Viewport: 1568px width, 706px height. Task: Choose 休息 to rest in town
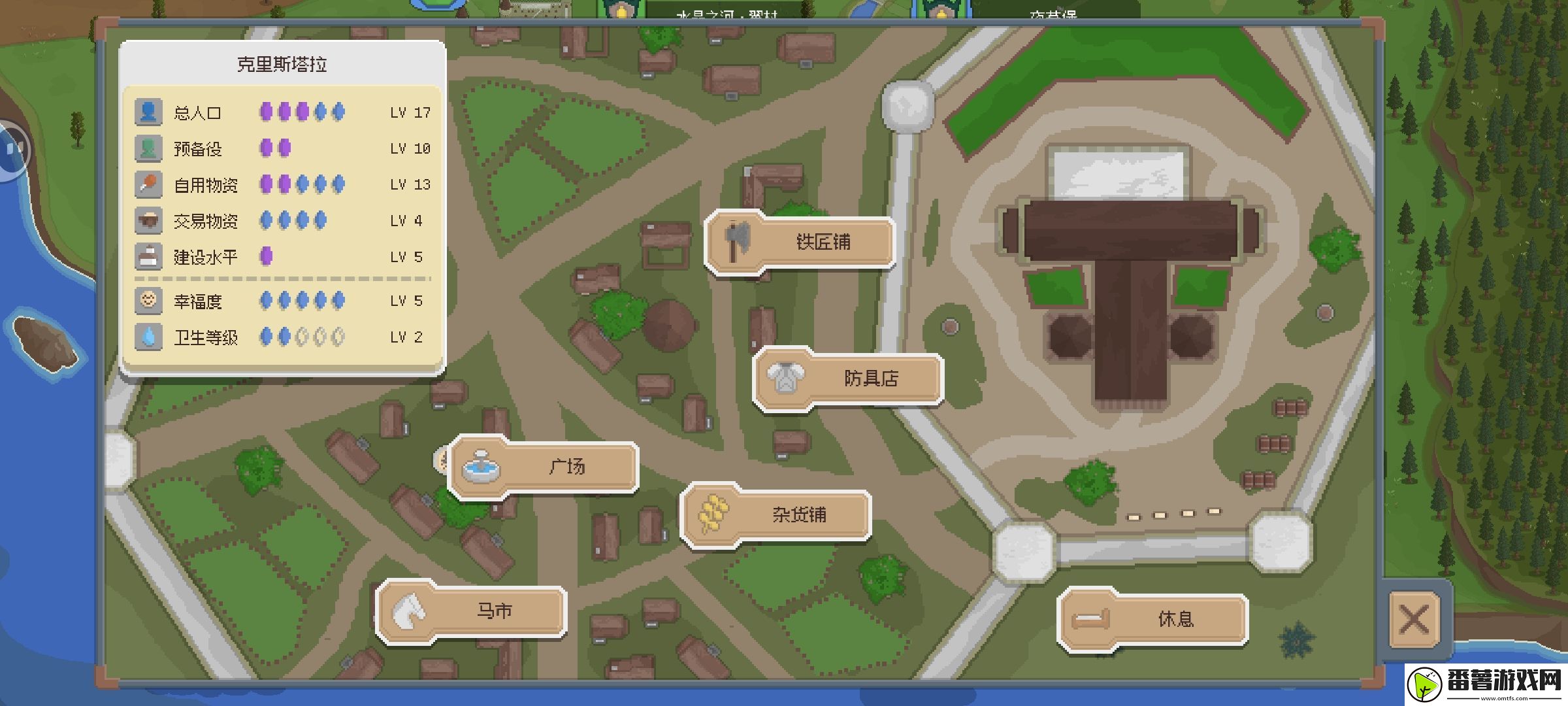pos(1153,619)
